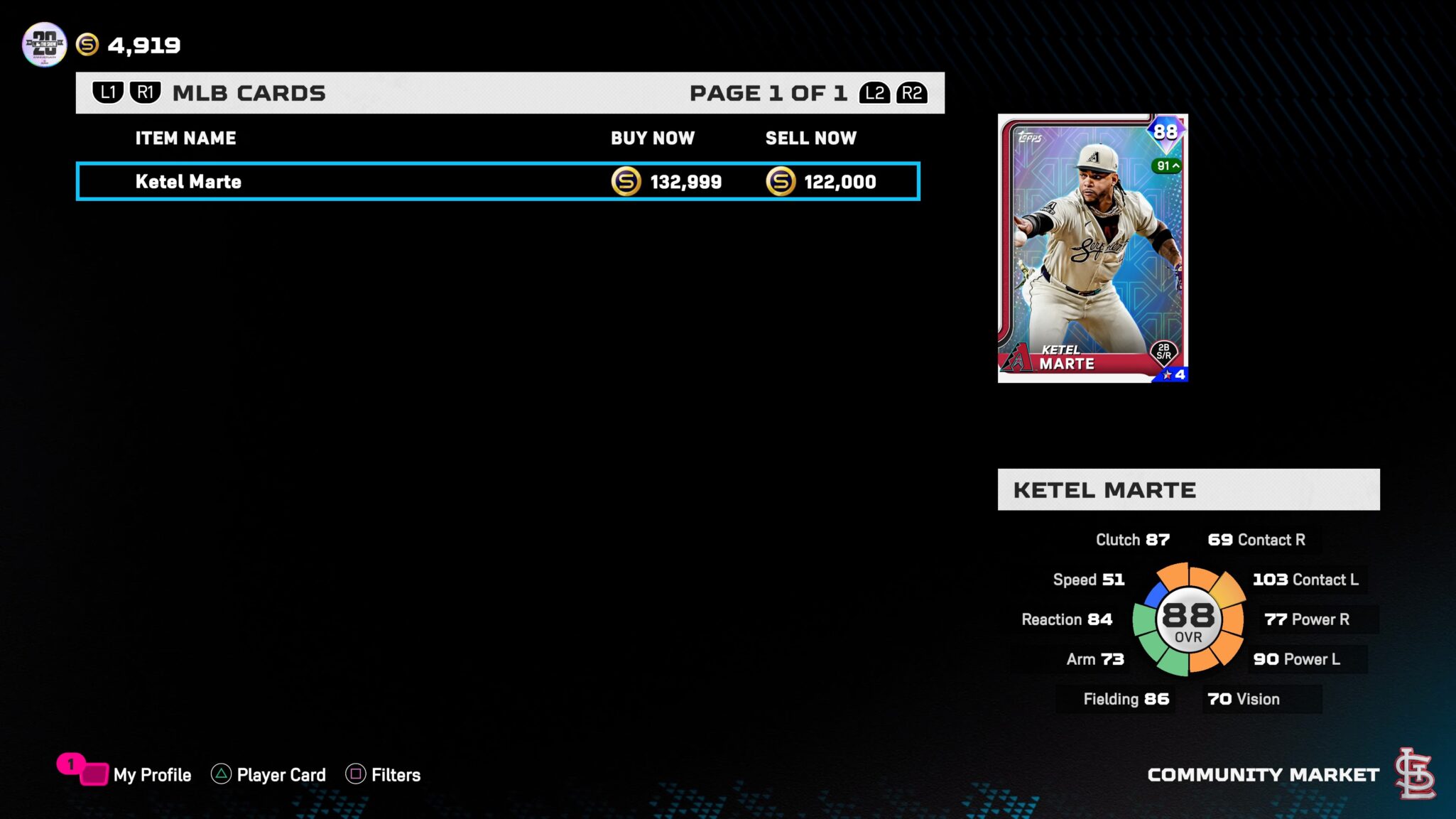Sort by the Sell Now column header
Image resolution: width=1456 pixels, height=819 pixels.
pyautogui.click(x=810, y=139)
